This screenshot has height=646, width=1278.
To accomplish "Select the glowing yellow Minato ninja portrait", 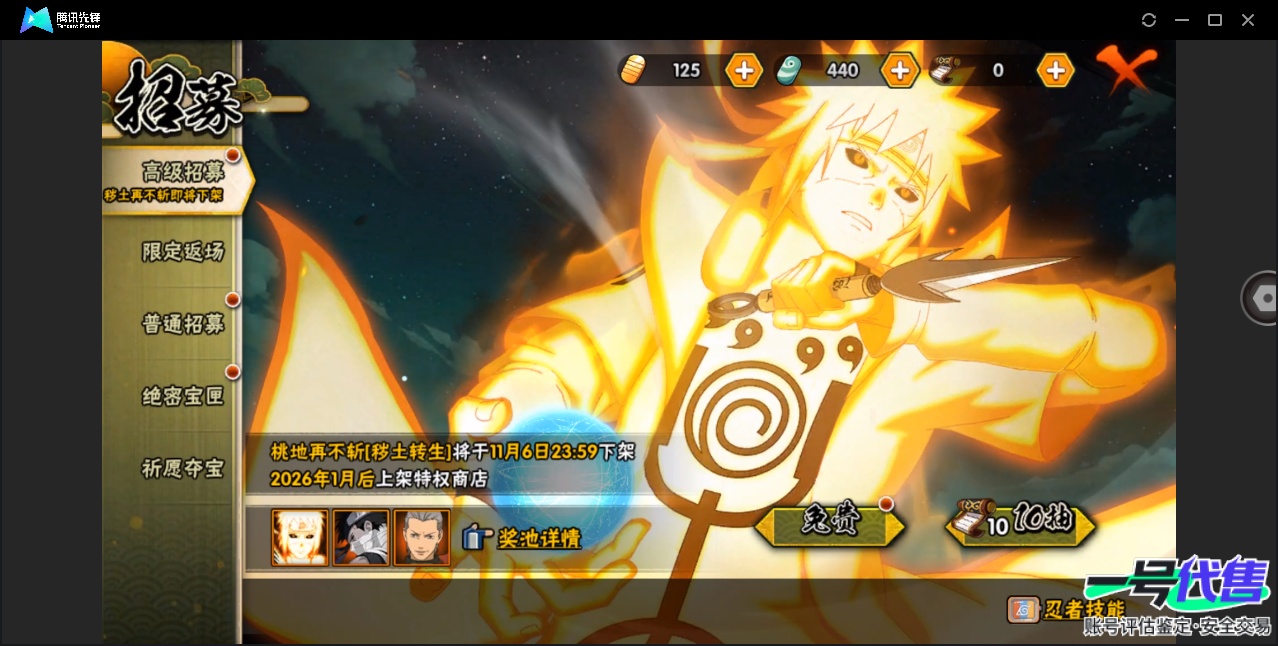I will click(300, 538).
